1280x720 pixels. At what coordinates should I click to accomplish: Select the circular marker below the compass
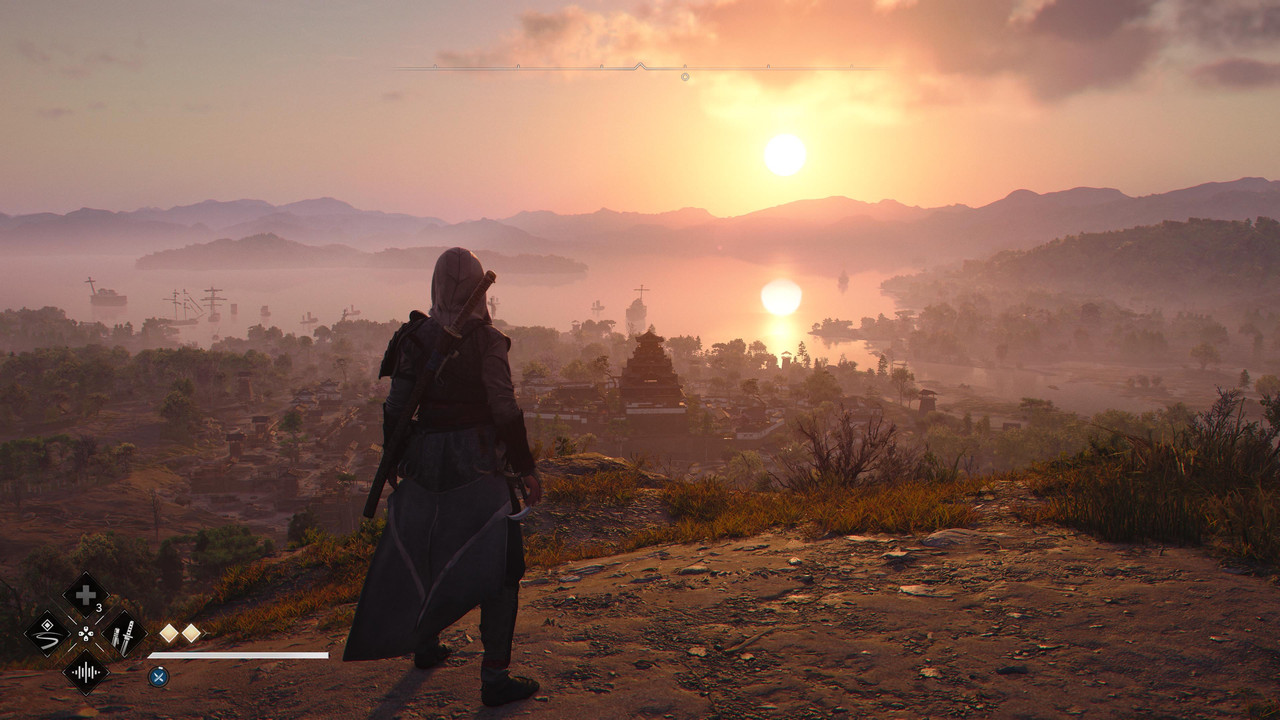(685, 76)
